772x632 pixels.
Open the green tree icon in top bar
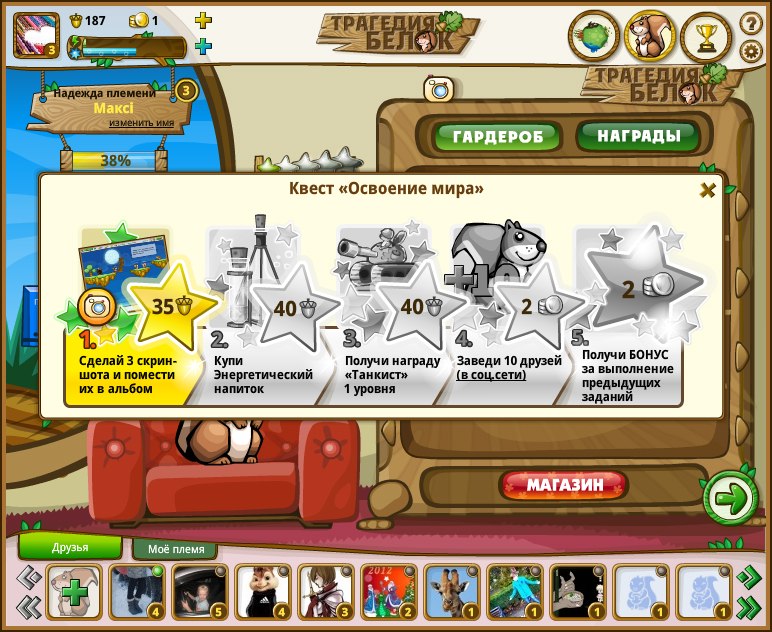pos(594,37)
